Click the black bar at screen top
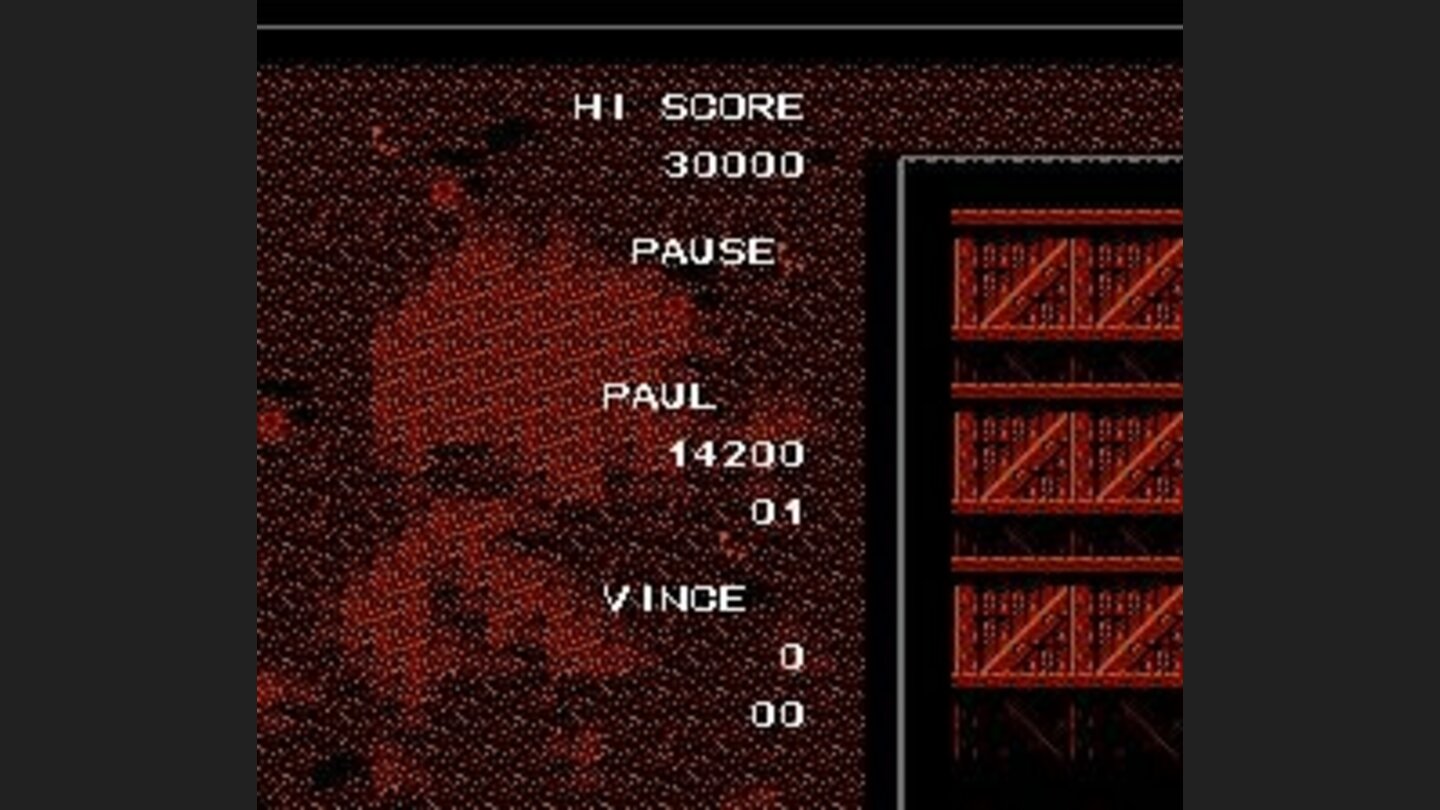The width and height of the screenshot is (1440, 810). tap(720, 15)
